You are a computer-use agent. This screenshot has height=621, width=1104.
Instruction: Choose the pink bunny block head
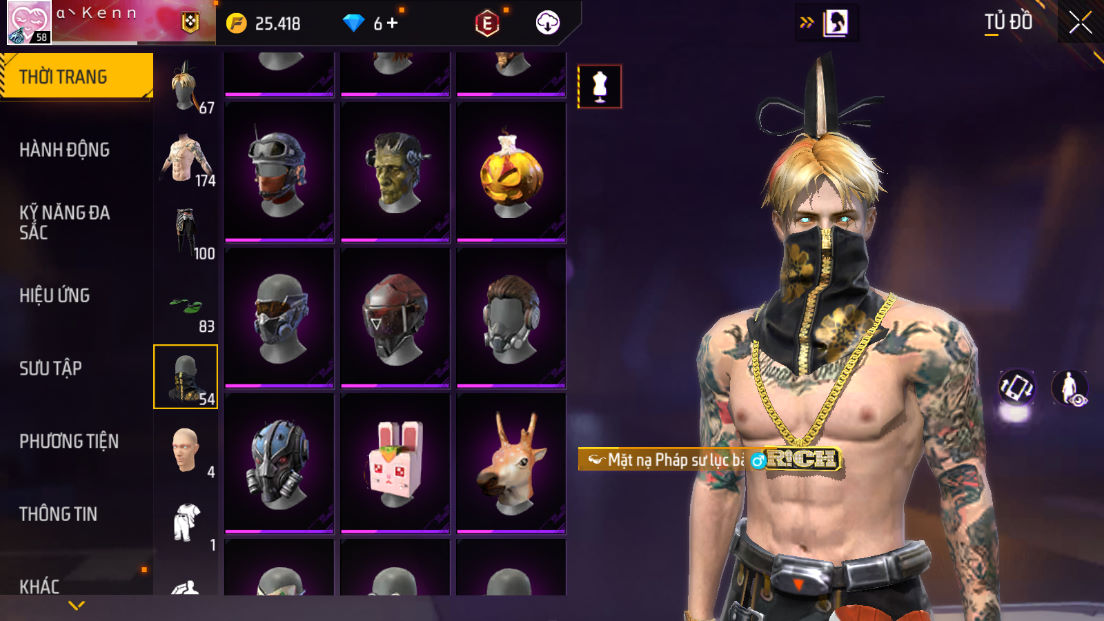click(396, 463)
